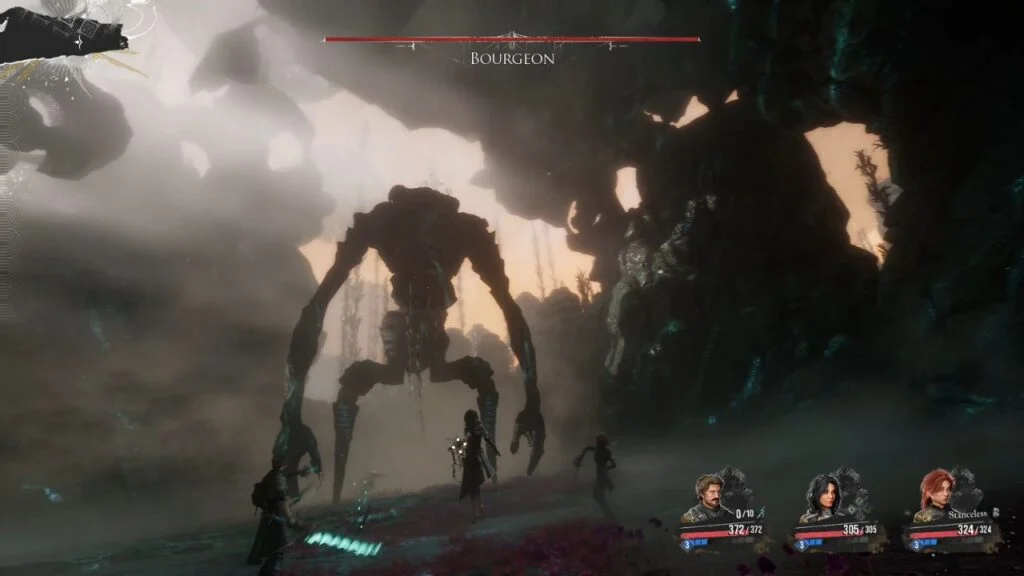
Task: Select Gustave's bearded party portrait
Action: 709,497
